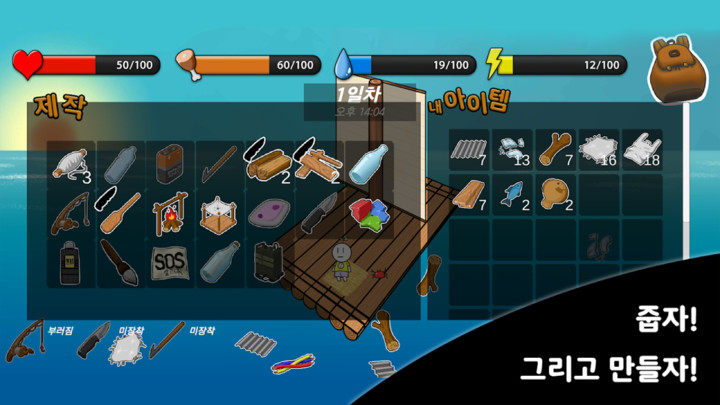The height and width of the screenshot is (405, 720).
Task: Select the wooden branch inventory slot
Action: 555,149
